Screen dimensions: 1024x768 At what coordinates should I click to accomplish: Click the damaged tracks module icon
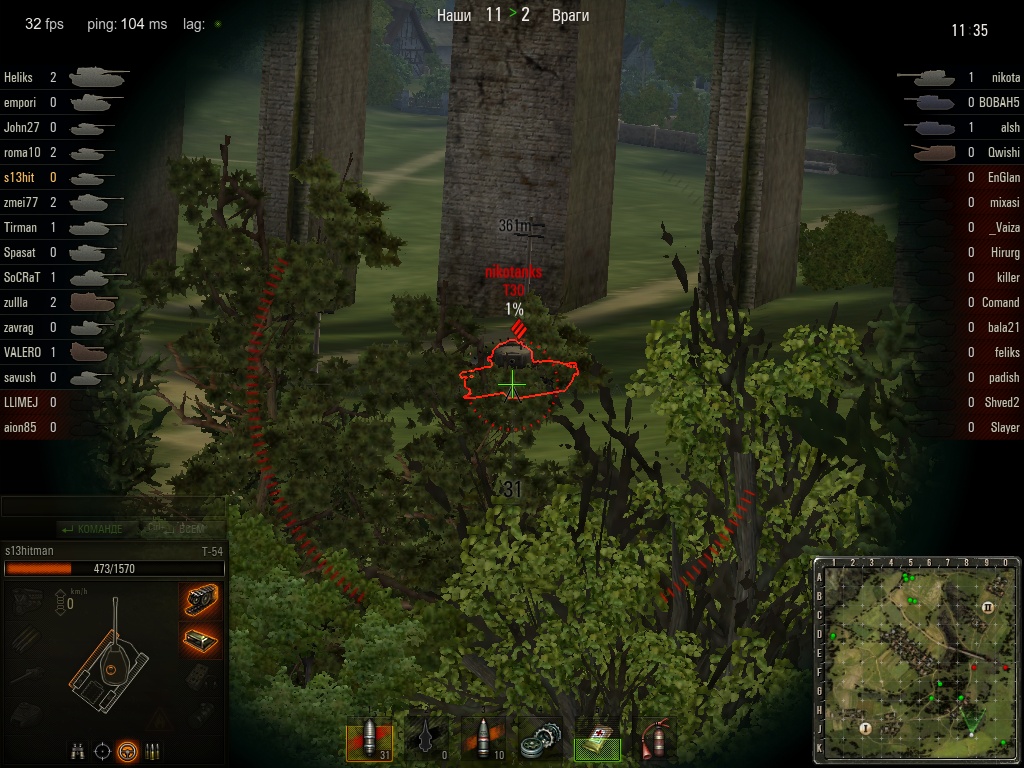point(202,600)
